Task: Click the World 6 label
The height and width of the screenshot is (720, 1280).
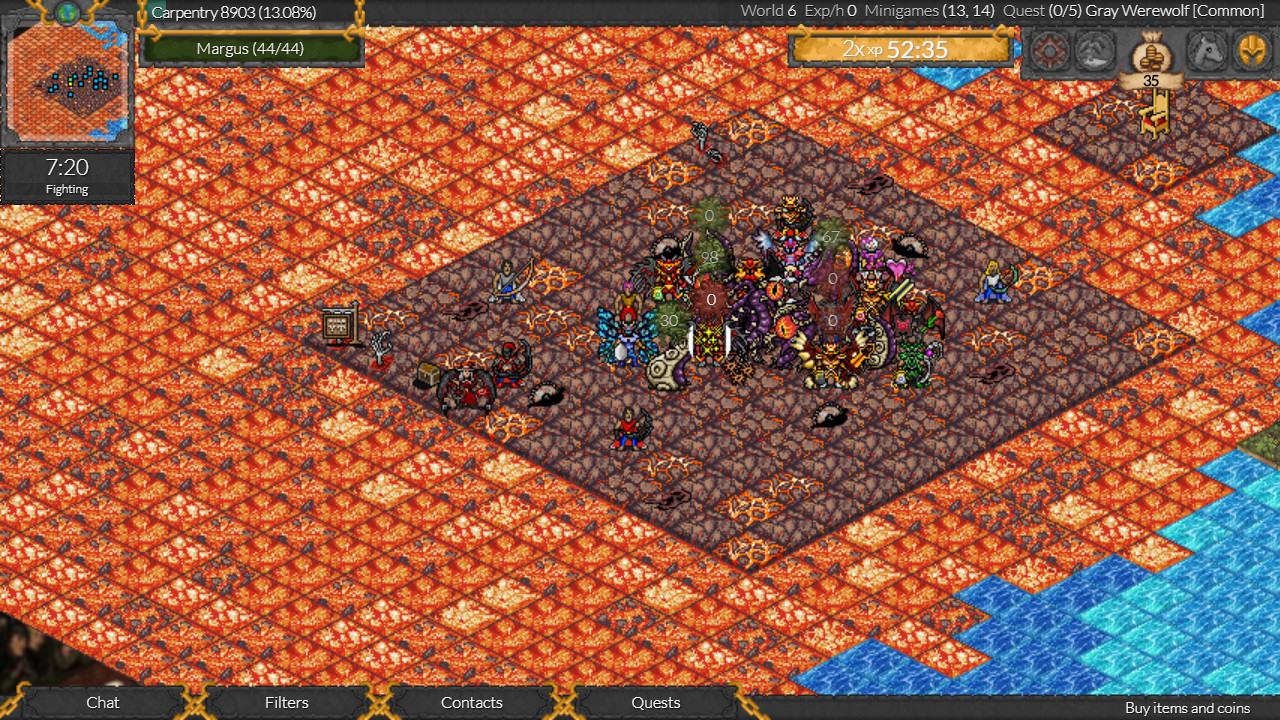Action: [768, 11]
